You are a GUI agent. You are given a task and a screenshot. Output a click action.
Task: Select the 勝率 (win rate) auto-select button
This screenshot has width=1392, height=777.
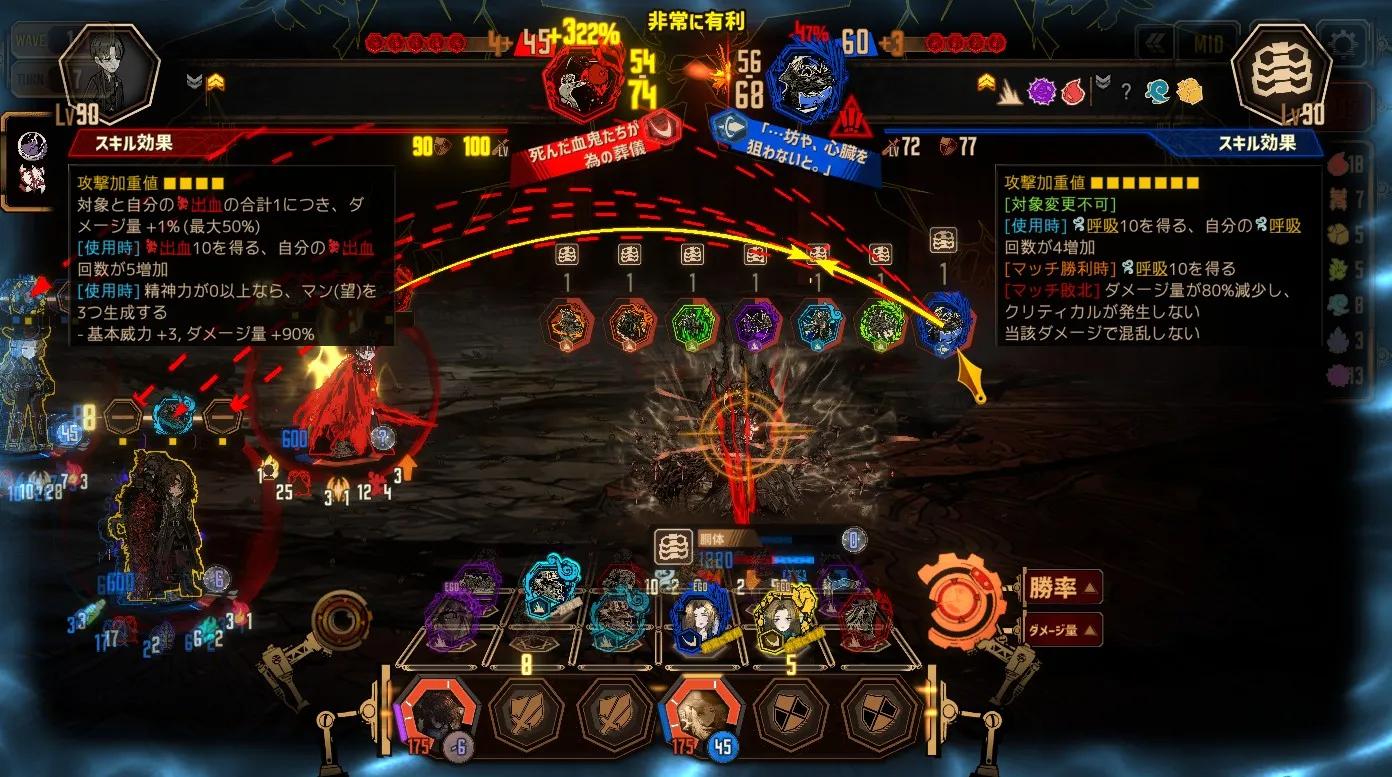[x=1063, y=587]
